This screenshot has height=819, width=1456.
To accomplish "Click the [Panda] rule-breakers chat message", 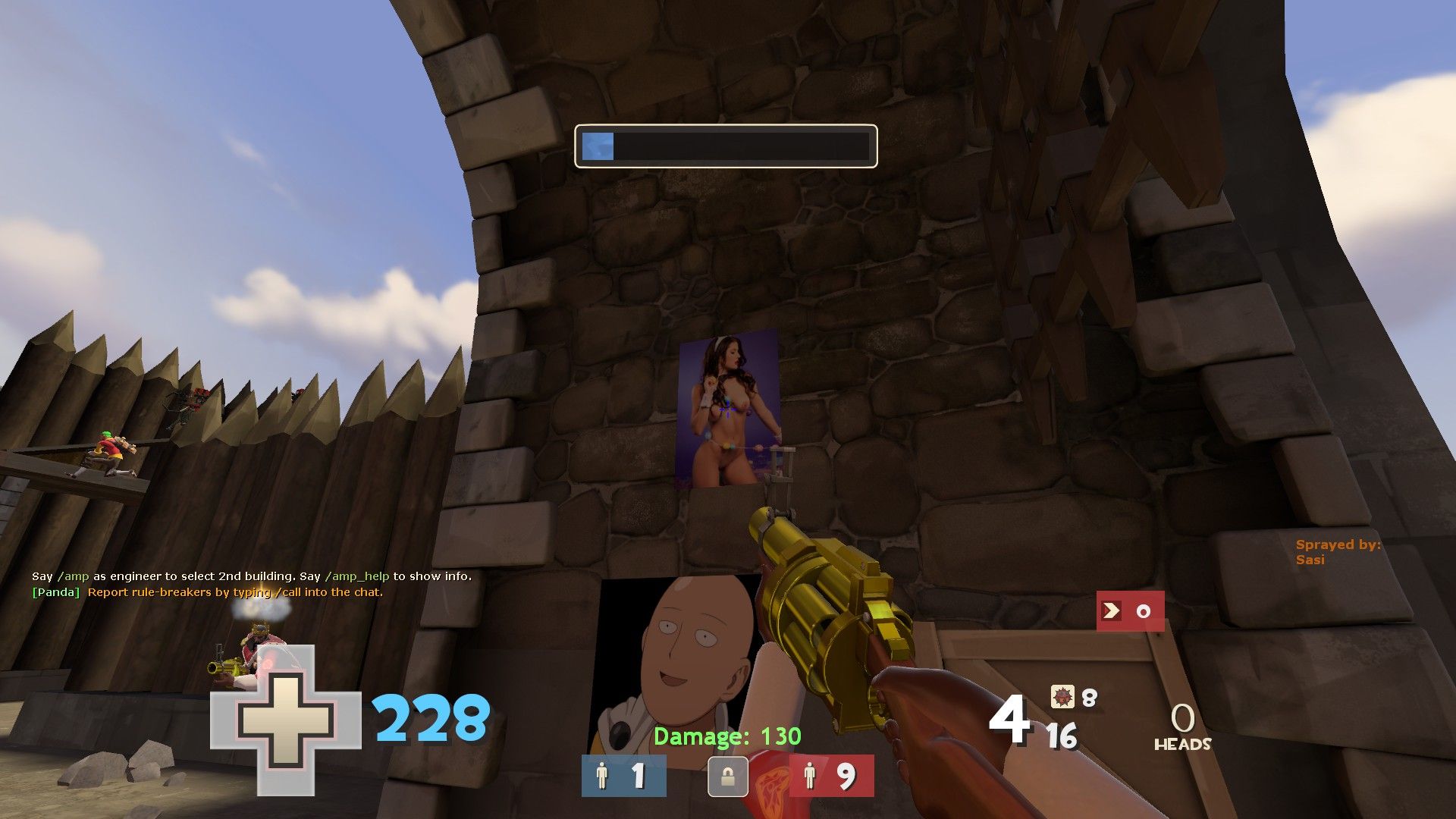I will 207,592.
